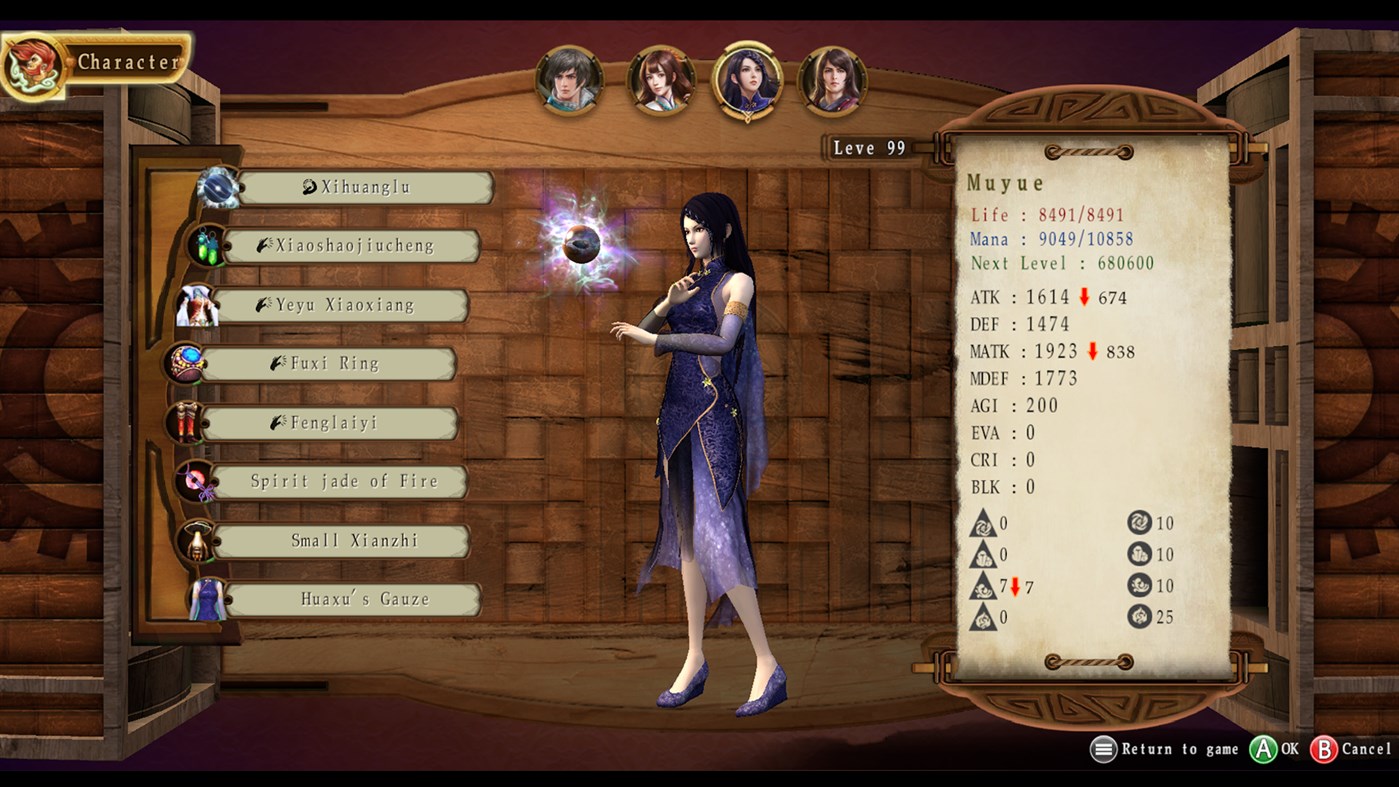Click the menu icon before Return to game

pyautogui.click(x=1103, y=749)
